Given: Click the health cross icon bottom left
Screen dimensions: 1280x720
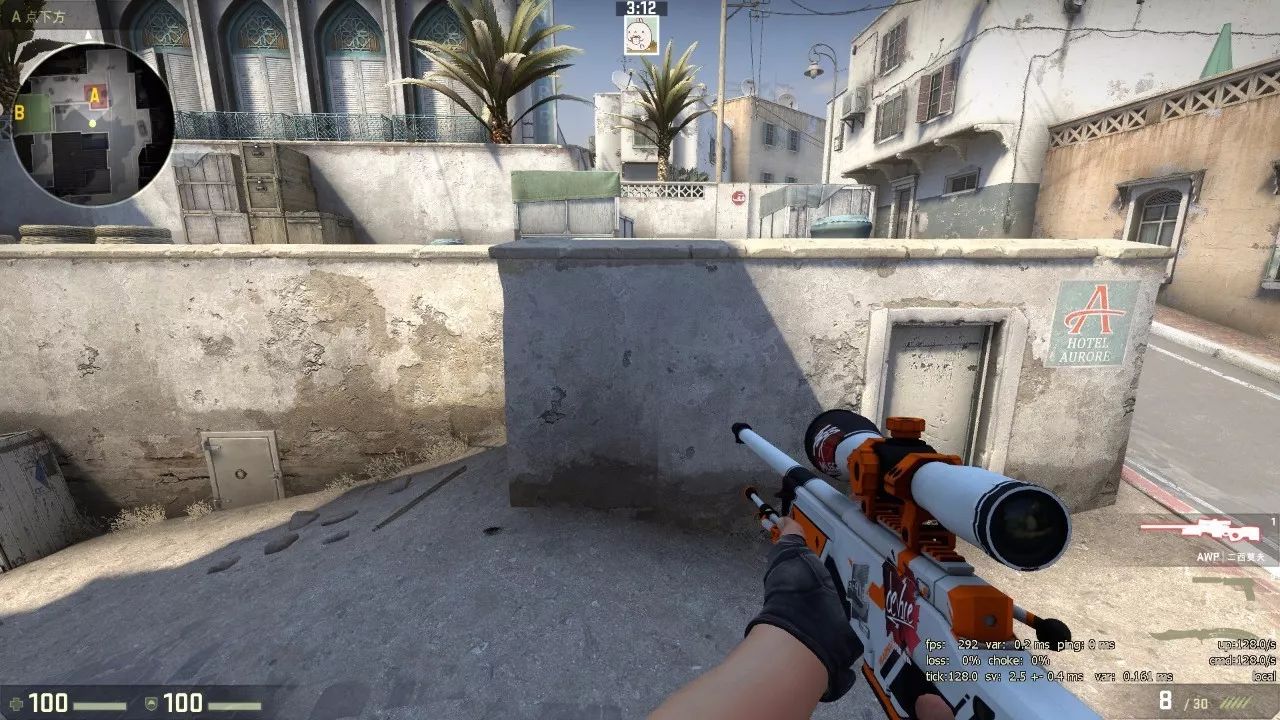Looking at the screenshot, I should click(x=16, y=704).
